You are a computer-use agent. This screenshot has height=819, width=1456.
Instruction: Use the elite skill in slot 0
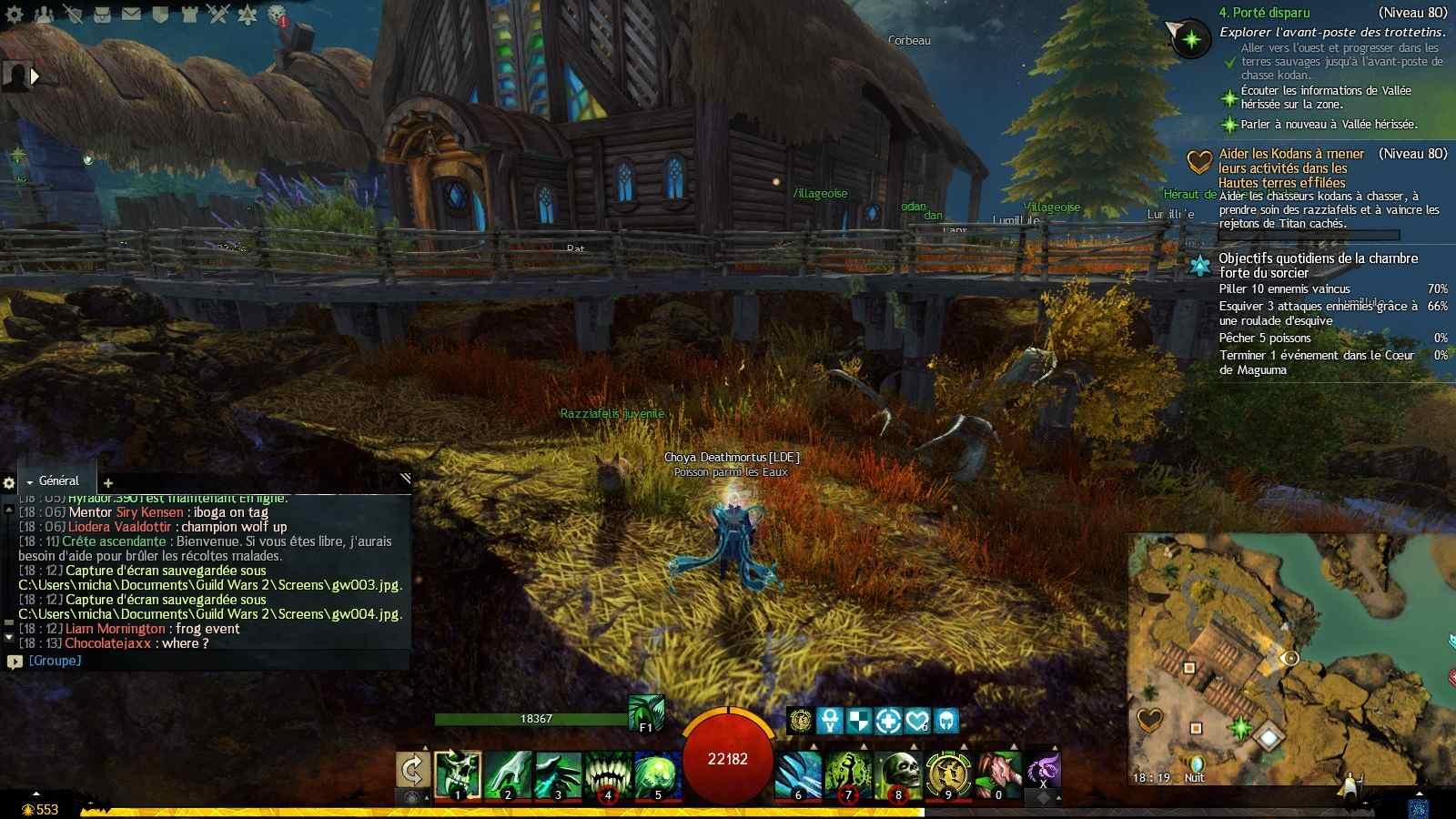(x=999, y=774)
